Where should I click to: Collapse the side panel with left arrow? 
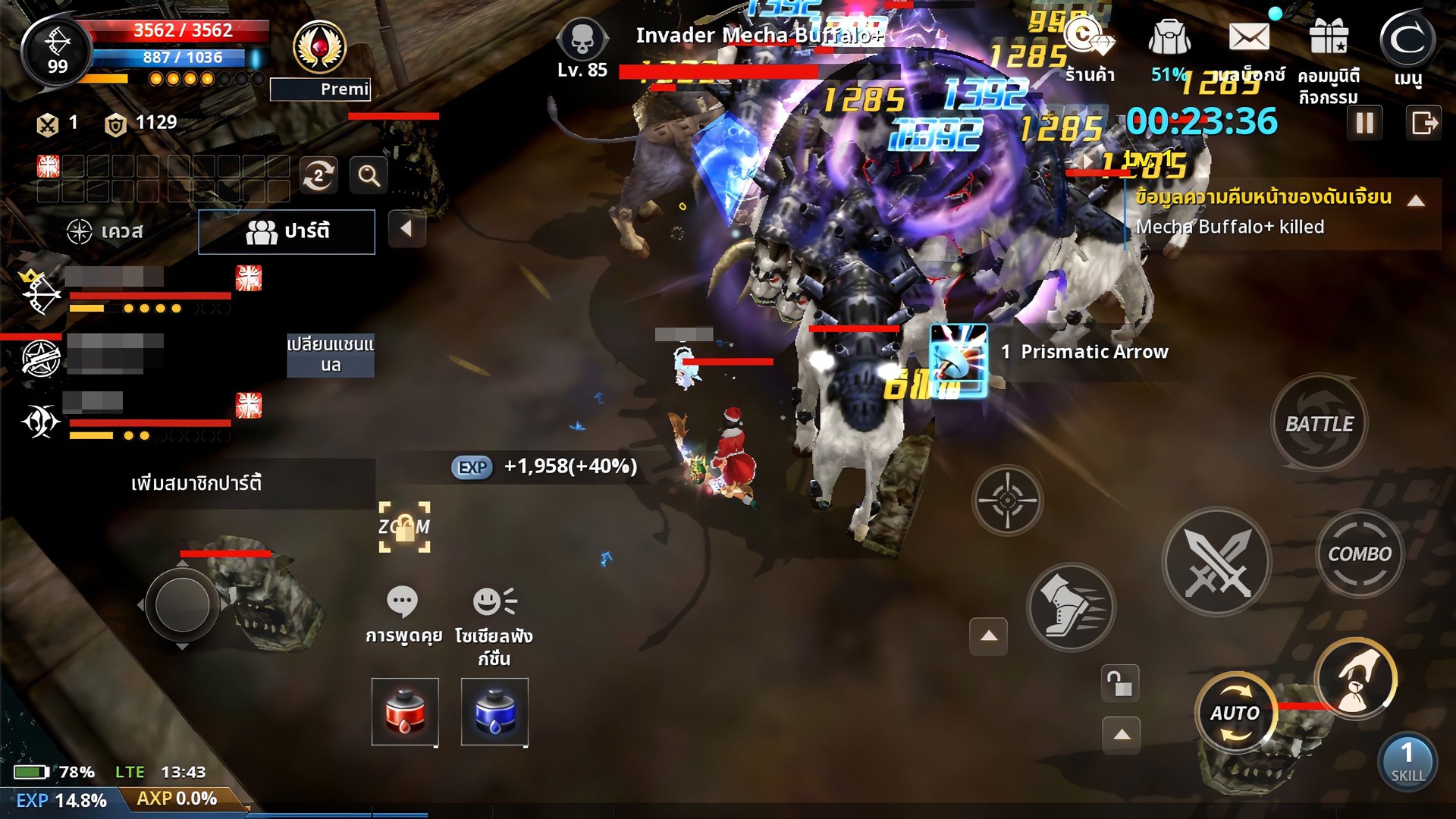click(x=406, y=228)
